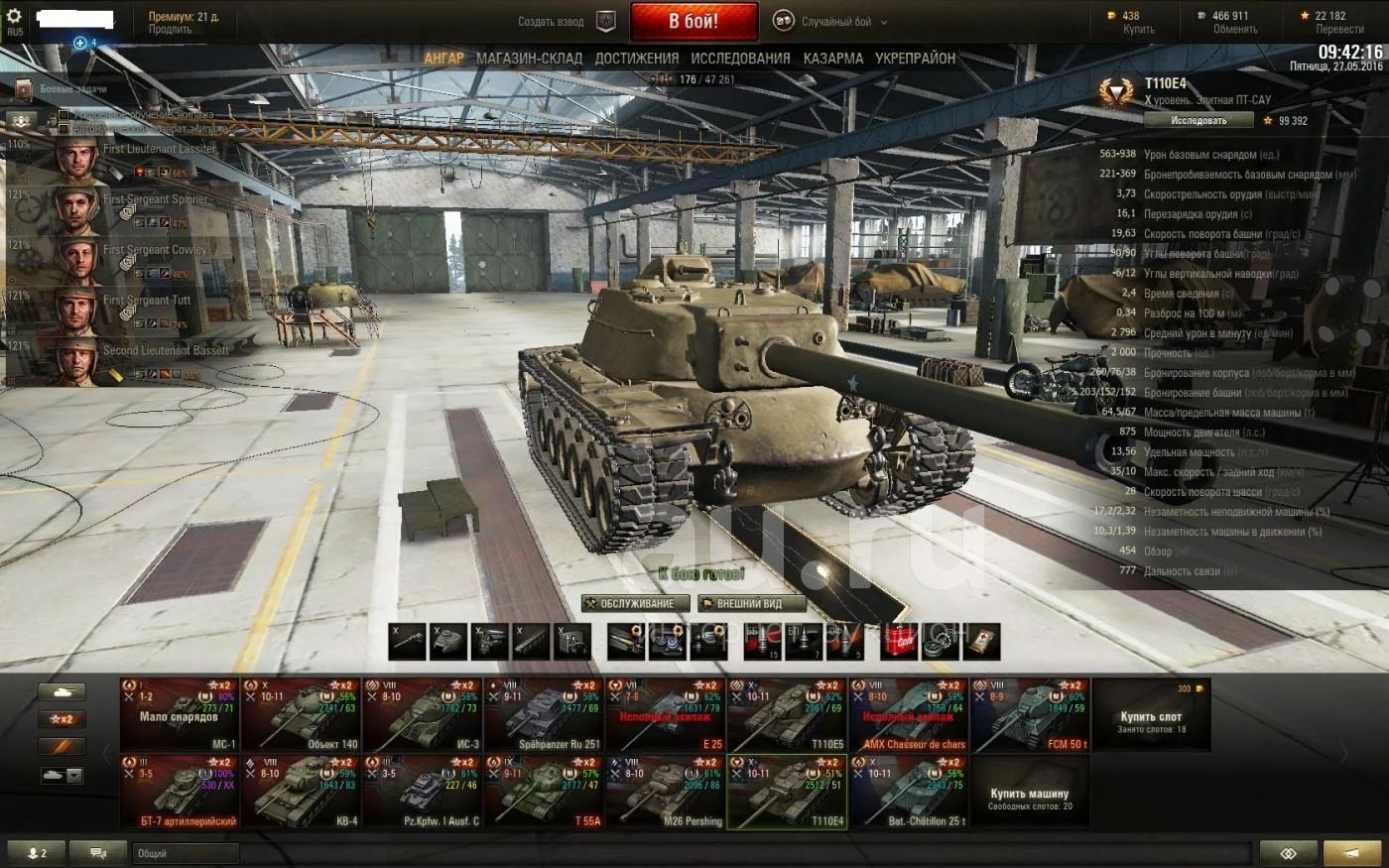Switch to the Достижения tab
The height and width of the screenshot is (868, 1389).
coord(637,59)
